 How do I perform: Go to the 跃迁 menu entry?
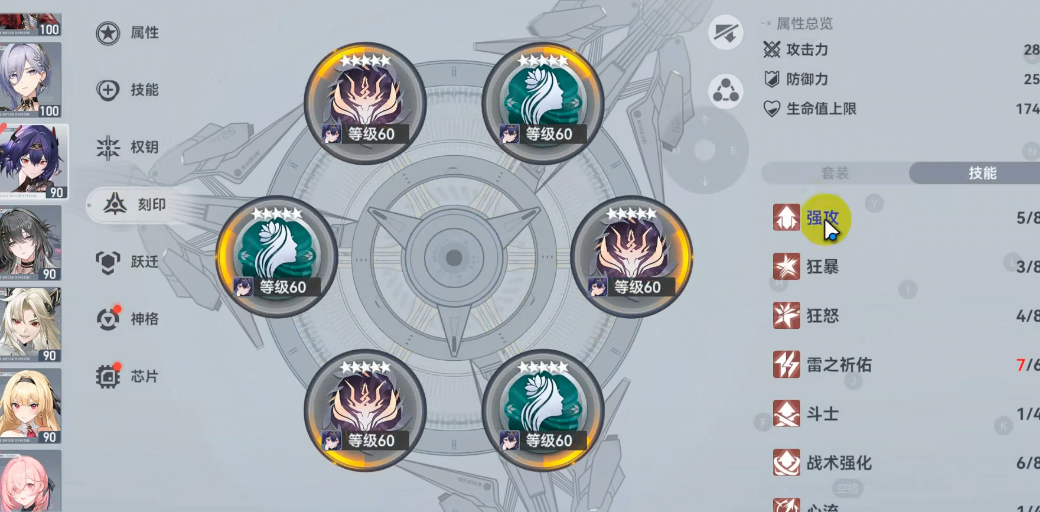click(128, 262)
